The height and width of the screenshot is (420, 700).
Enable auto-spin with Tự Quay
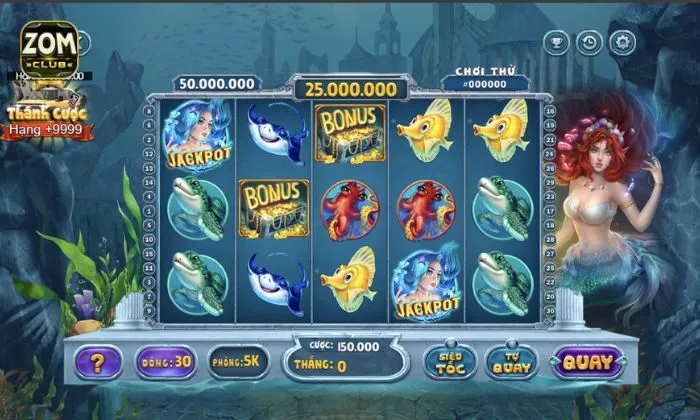511,362
